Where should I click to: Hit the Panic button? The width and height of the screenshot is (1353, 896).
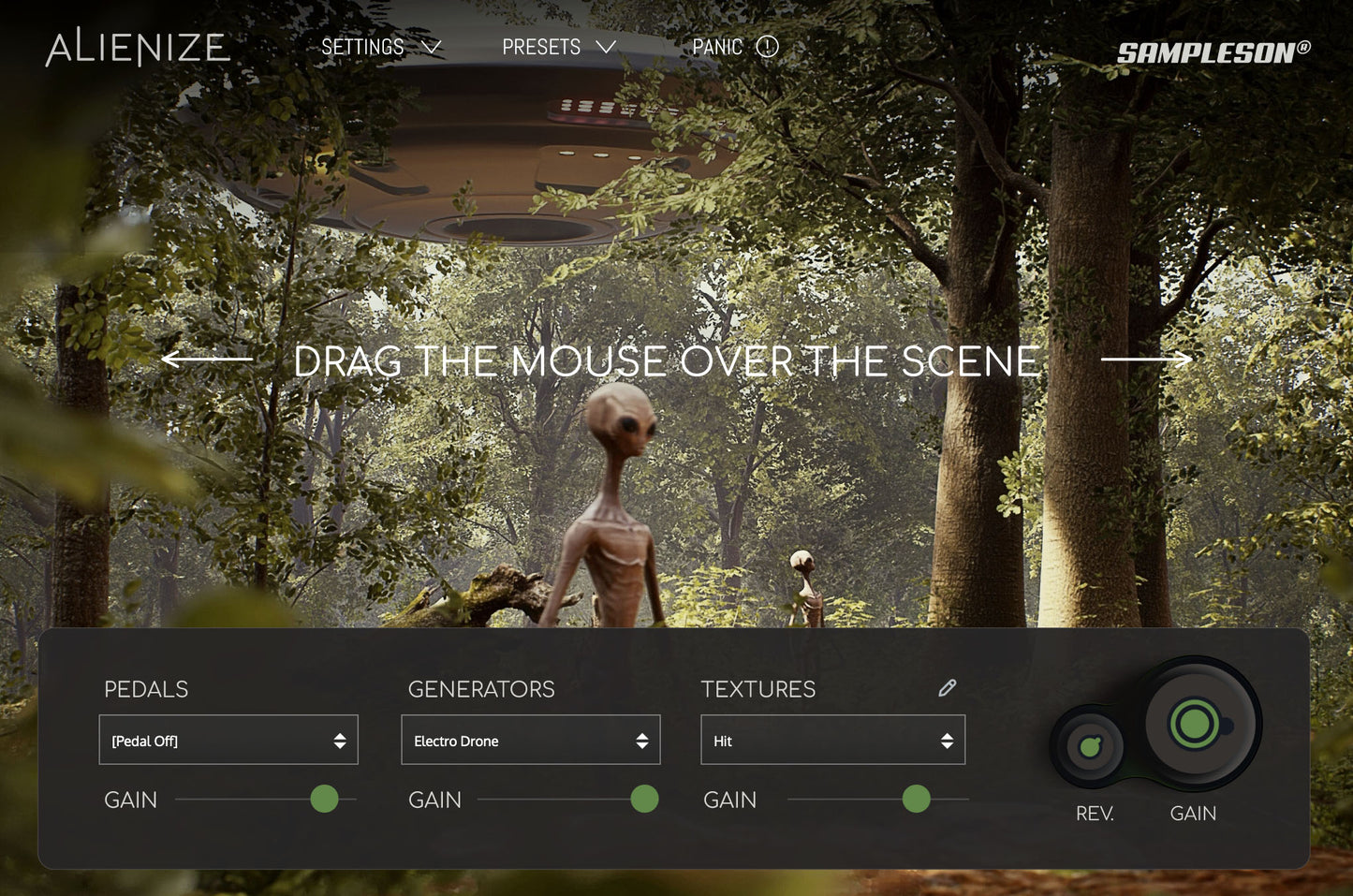734,47
